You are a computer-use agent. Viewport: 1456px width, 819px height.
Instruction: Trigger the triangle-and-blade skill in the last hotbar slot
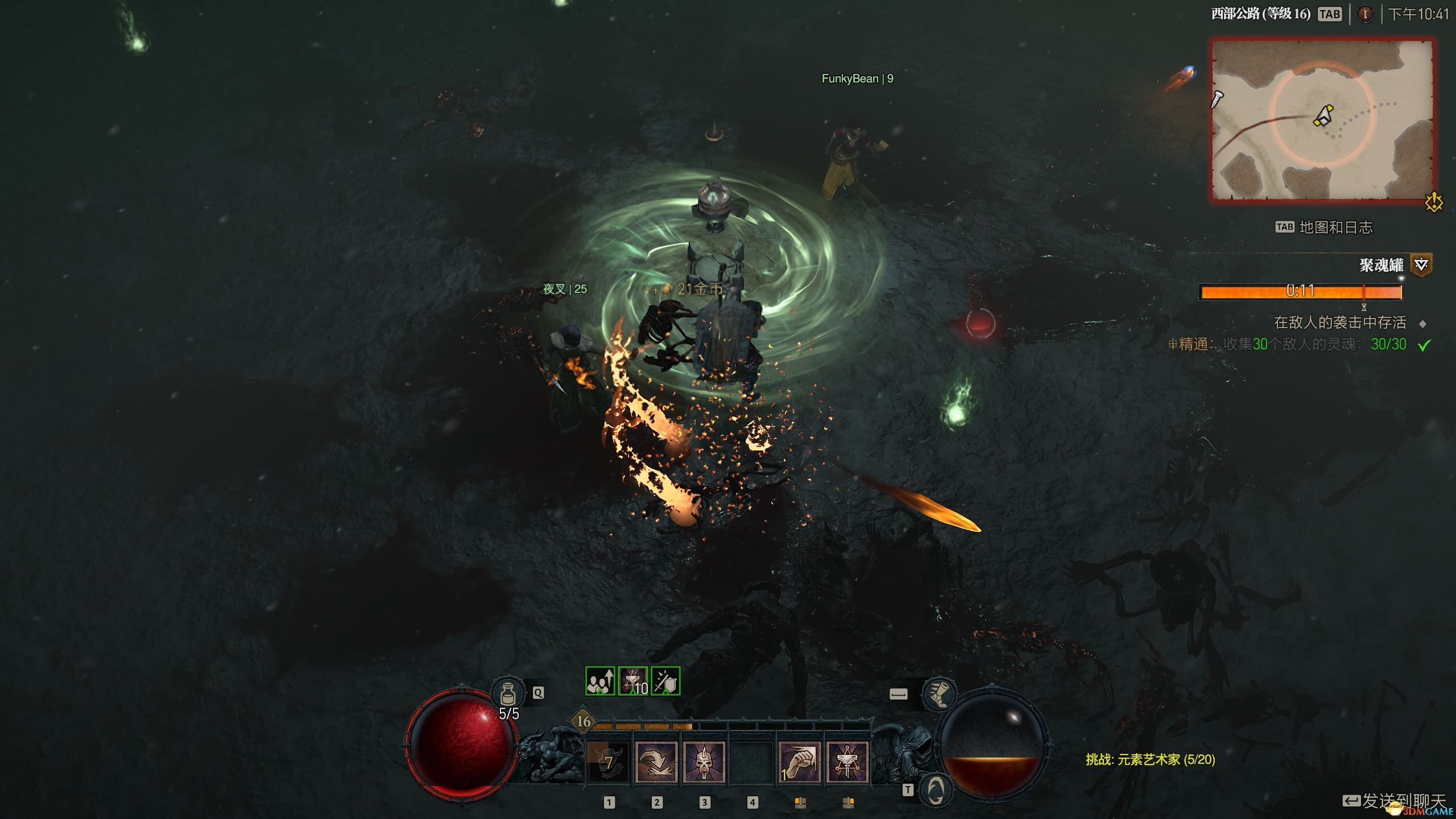pyautogui.click(x=847, y=762)
